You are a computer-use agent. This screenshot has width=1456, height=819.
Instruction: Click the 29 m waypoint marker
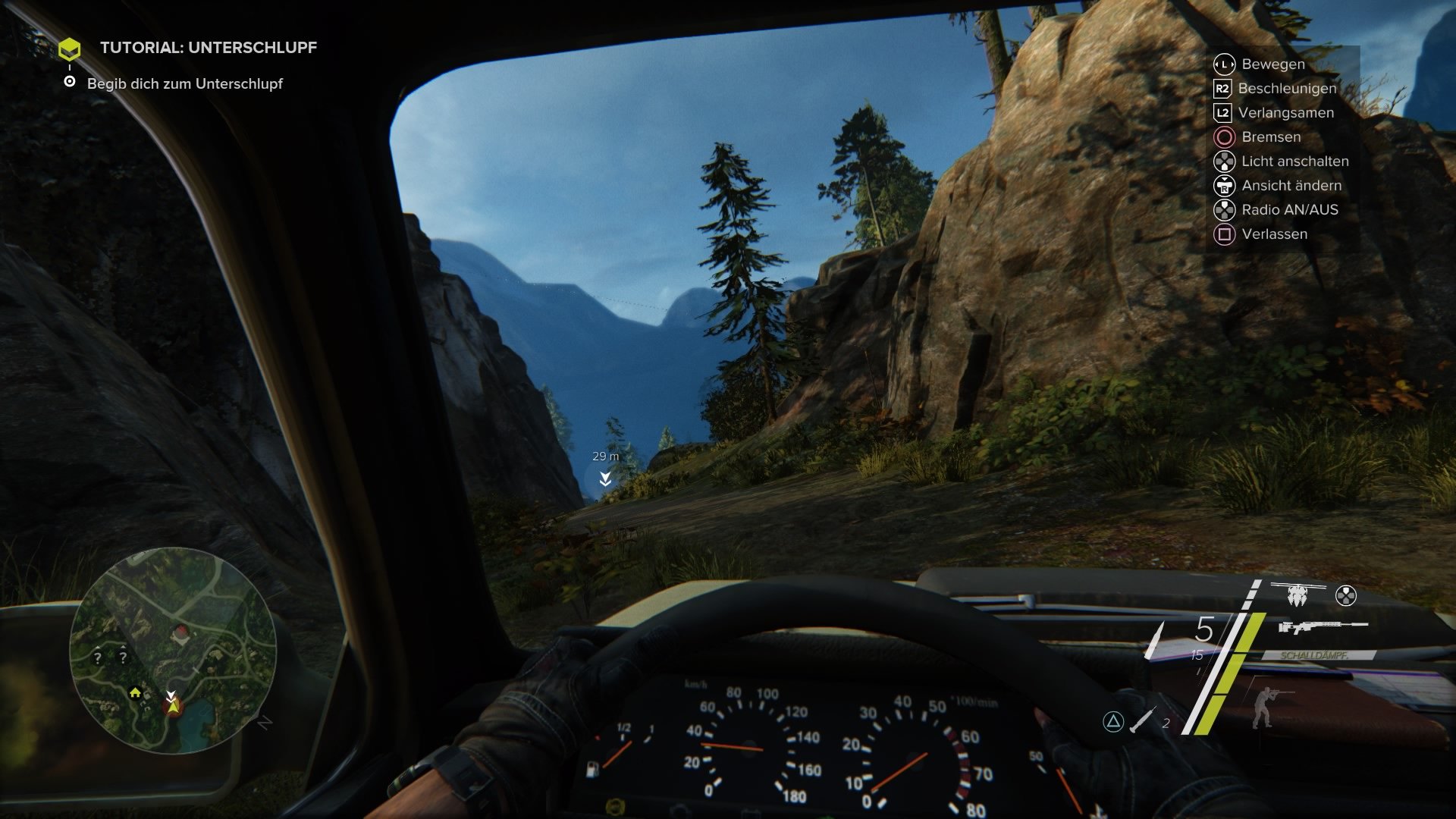point(605,478)
